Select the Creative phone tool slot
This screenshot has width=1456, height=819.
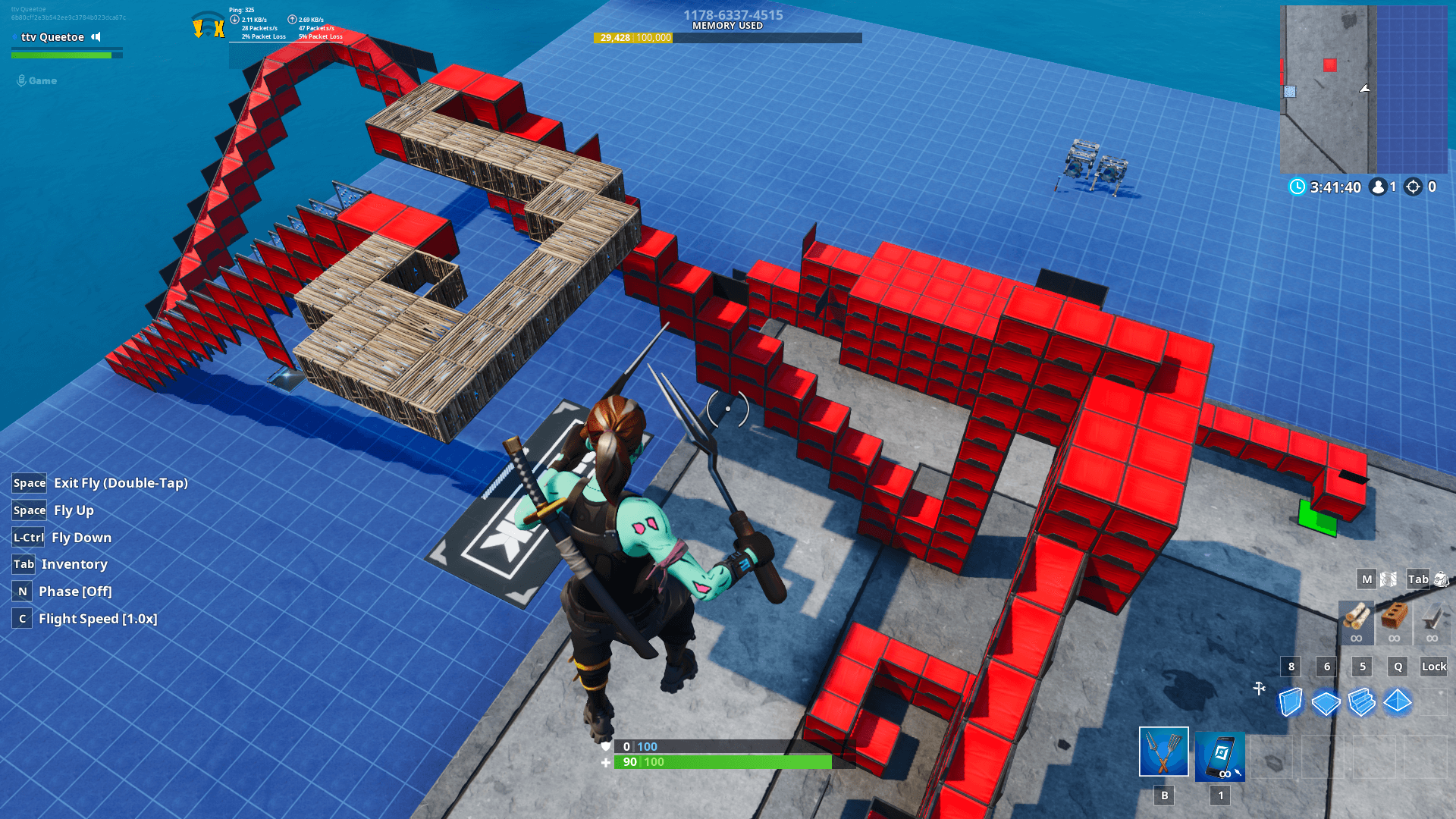pos(1219,755)
